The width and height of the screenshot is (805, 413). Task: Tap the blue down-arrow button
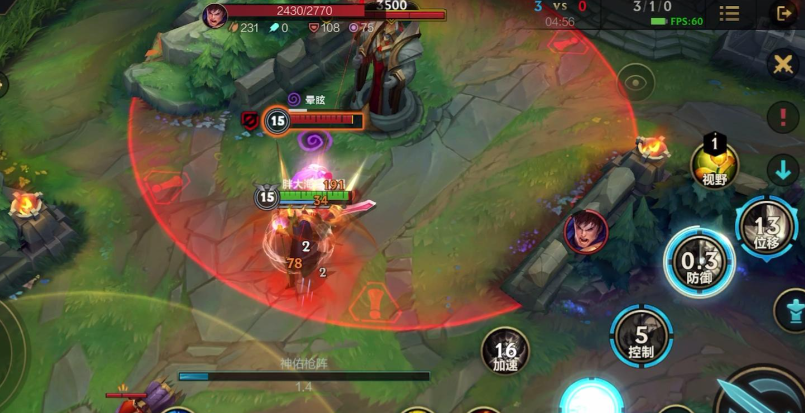tap(783, 168)
